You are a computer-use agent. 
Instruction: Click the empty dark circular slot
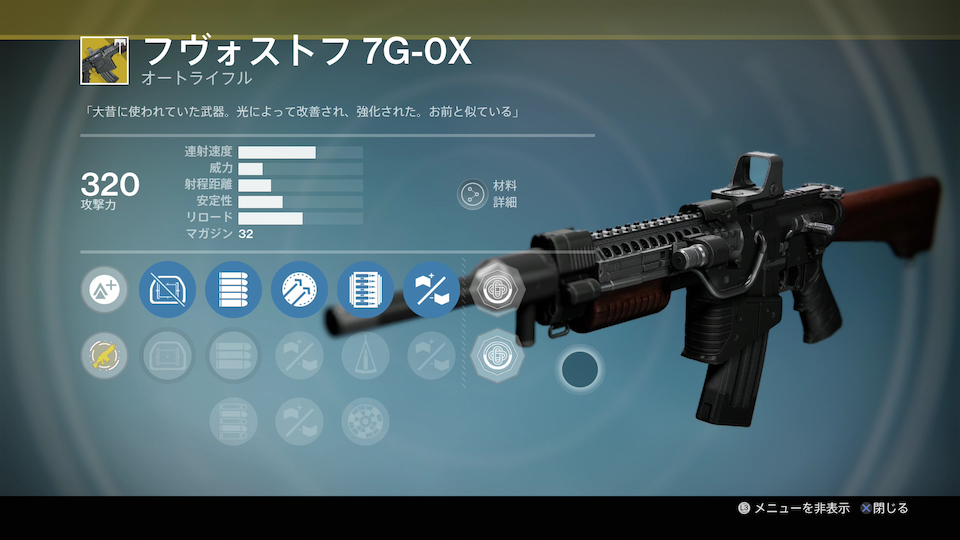580,369
